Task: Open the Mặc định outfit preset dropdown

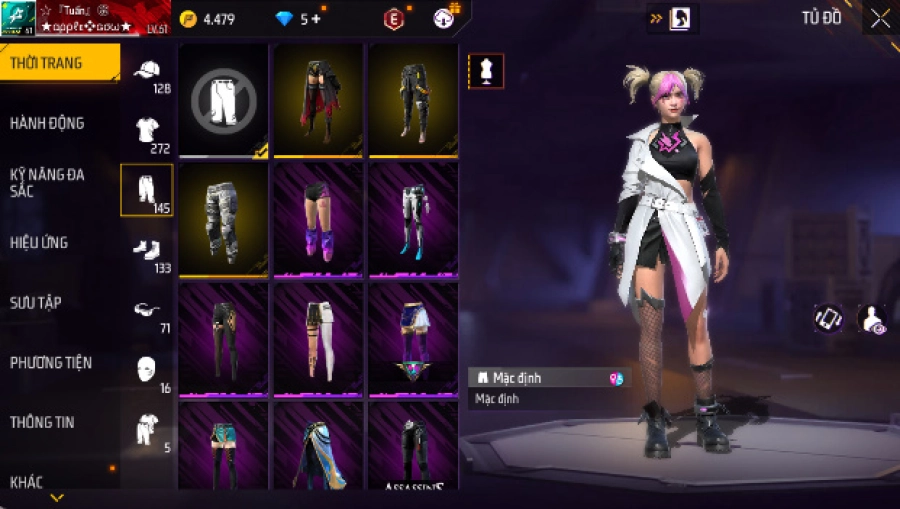Action: (549, 379)
